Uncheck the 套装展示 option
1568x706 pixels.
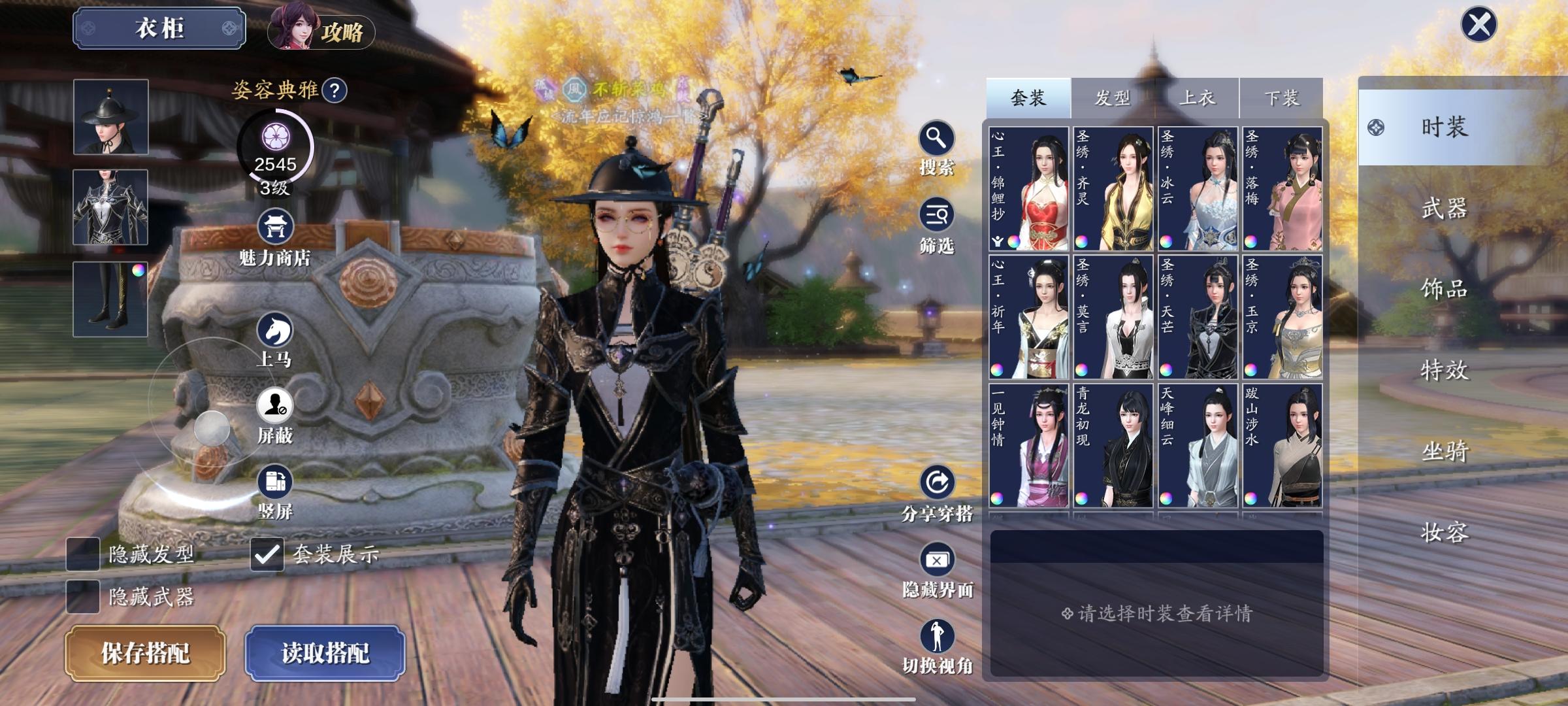(267, 554)
